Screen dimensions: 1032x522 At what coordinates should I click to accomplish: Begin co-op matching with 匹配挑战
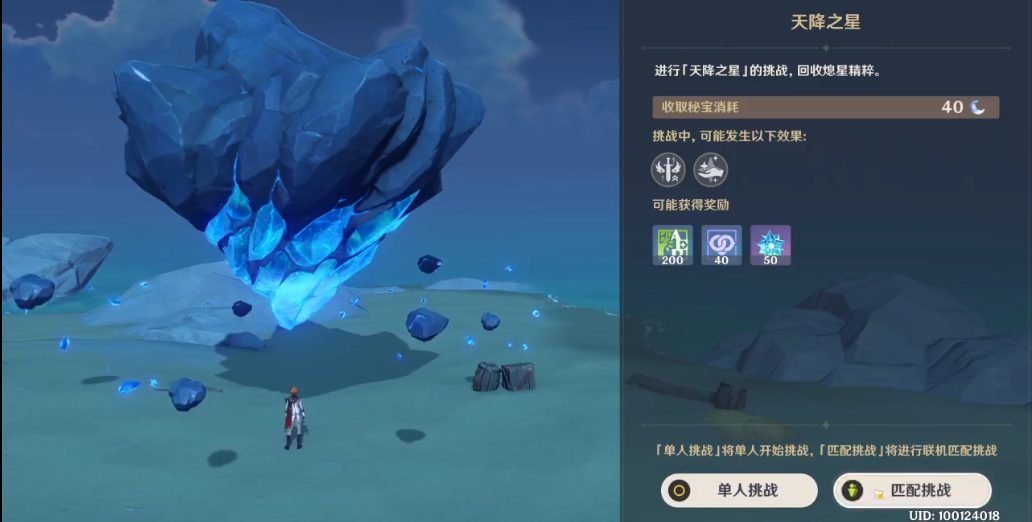pos(911,491)
